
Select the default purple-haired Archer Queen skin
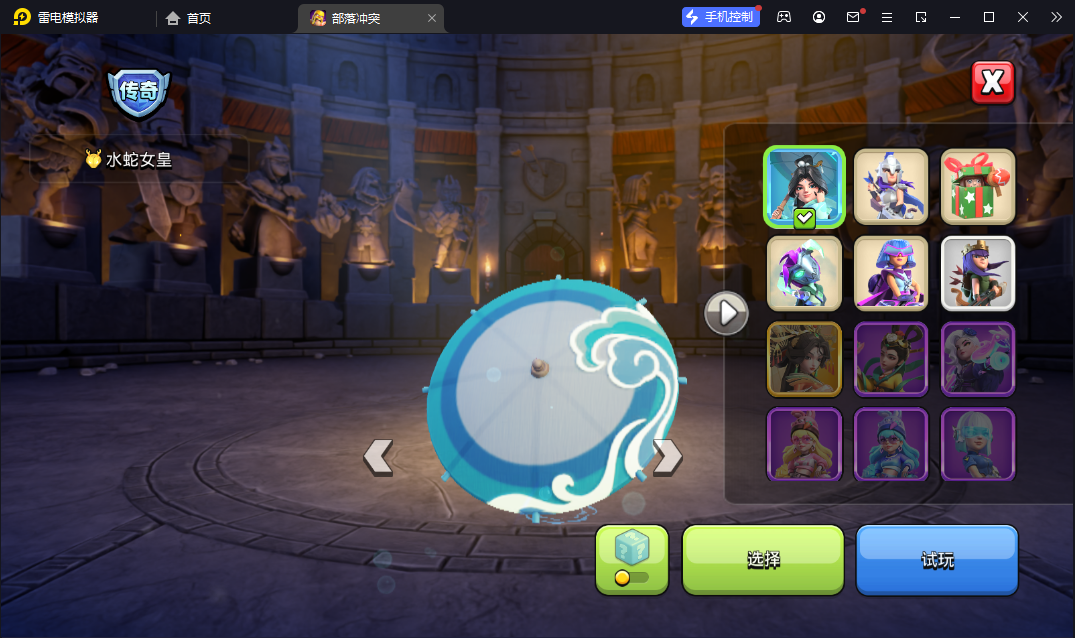point(978,273)
